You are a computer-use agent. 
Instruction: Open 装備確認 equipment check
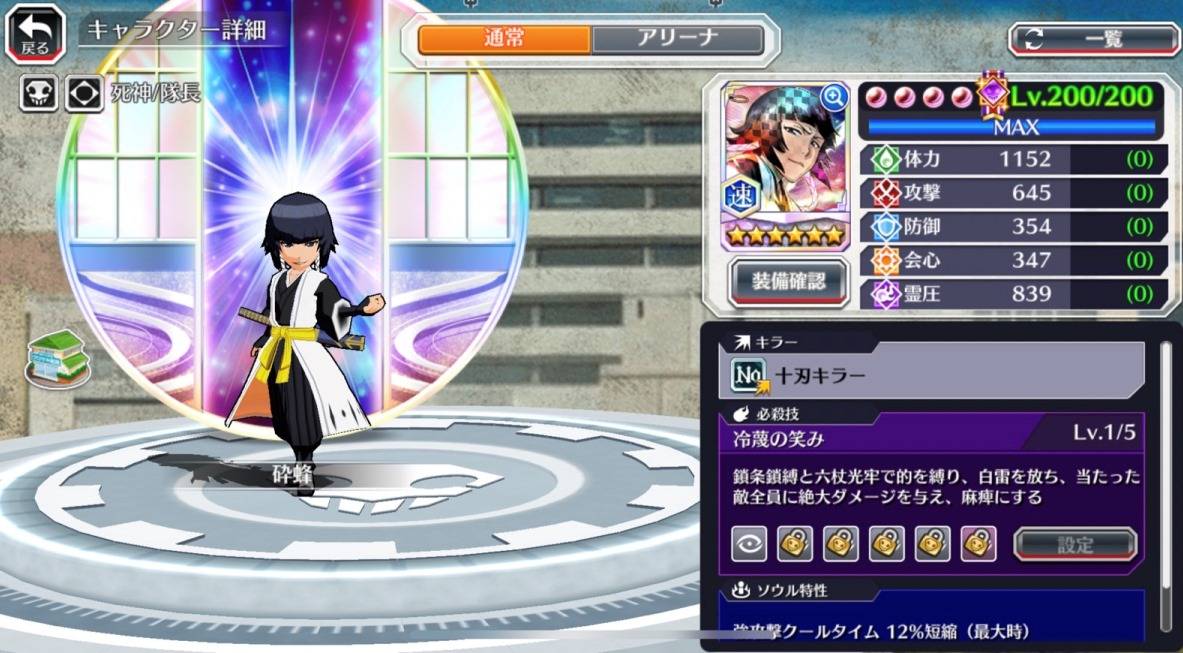(789, 282)
